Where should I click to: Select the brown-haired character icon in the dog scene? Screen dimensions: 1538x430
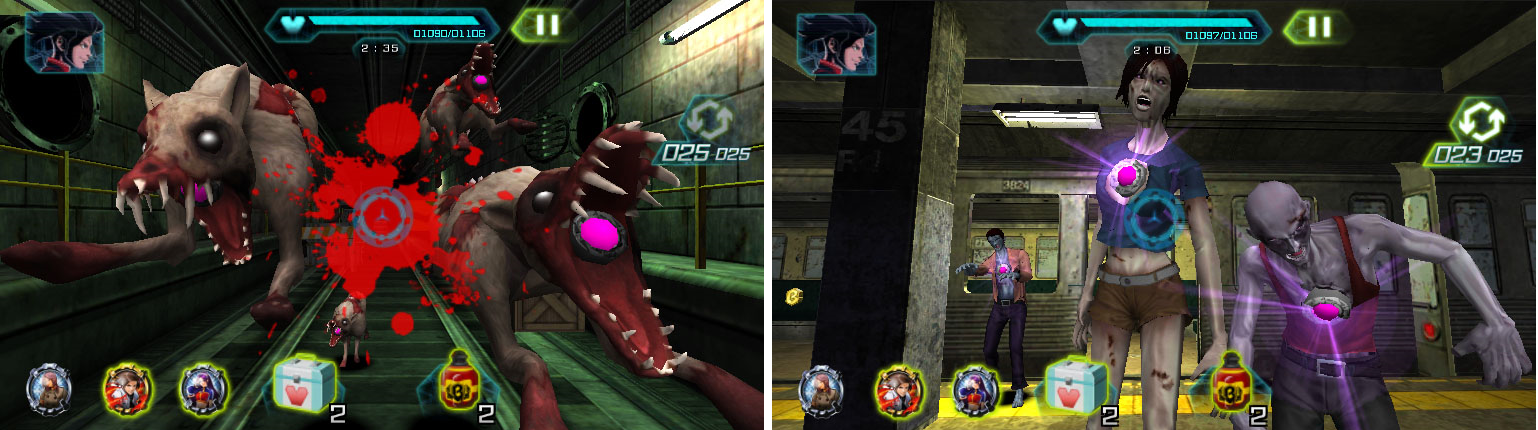click(x=126, y=388)
